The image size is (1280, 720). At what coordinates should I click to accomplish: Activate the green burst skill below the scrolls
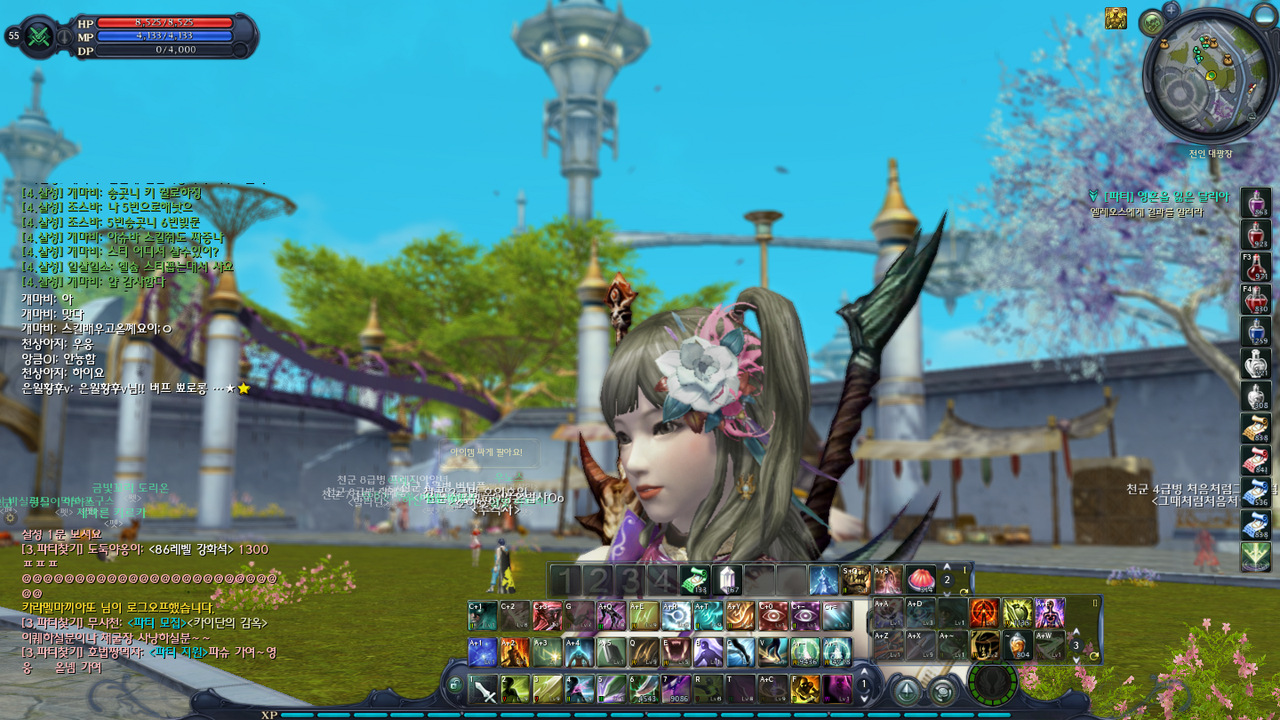pos(1256,557)
